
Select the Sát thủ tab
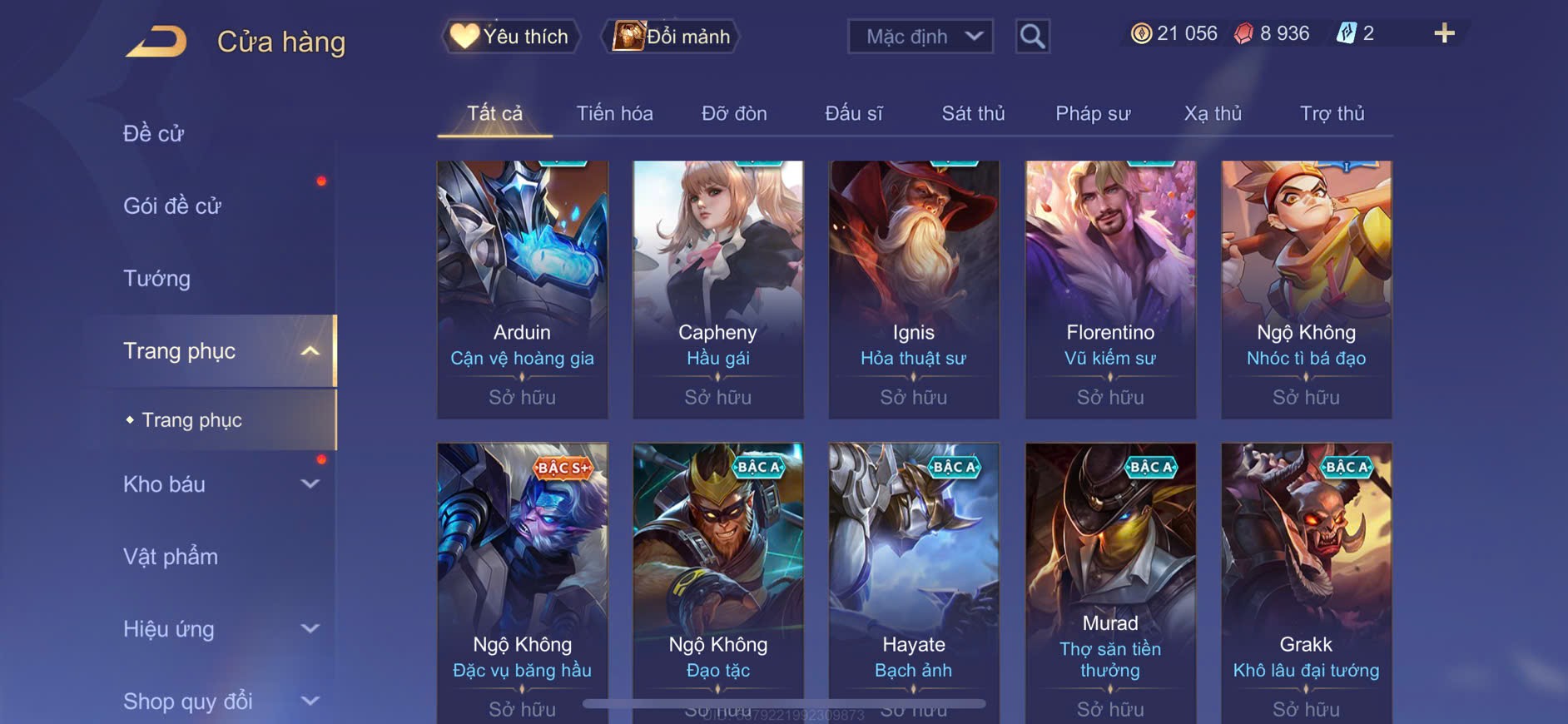pyautogui.click(x=973, y=113)
